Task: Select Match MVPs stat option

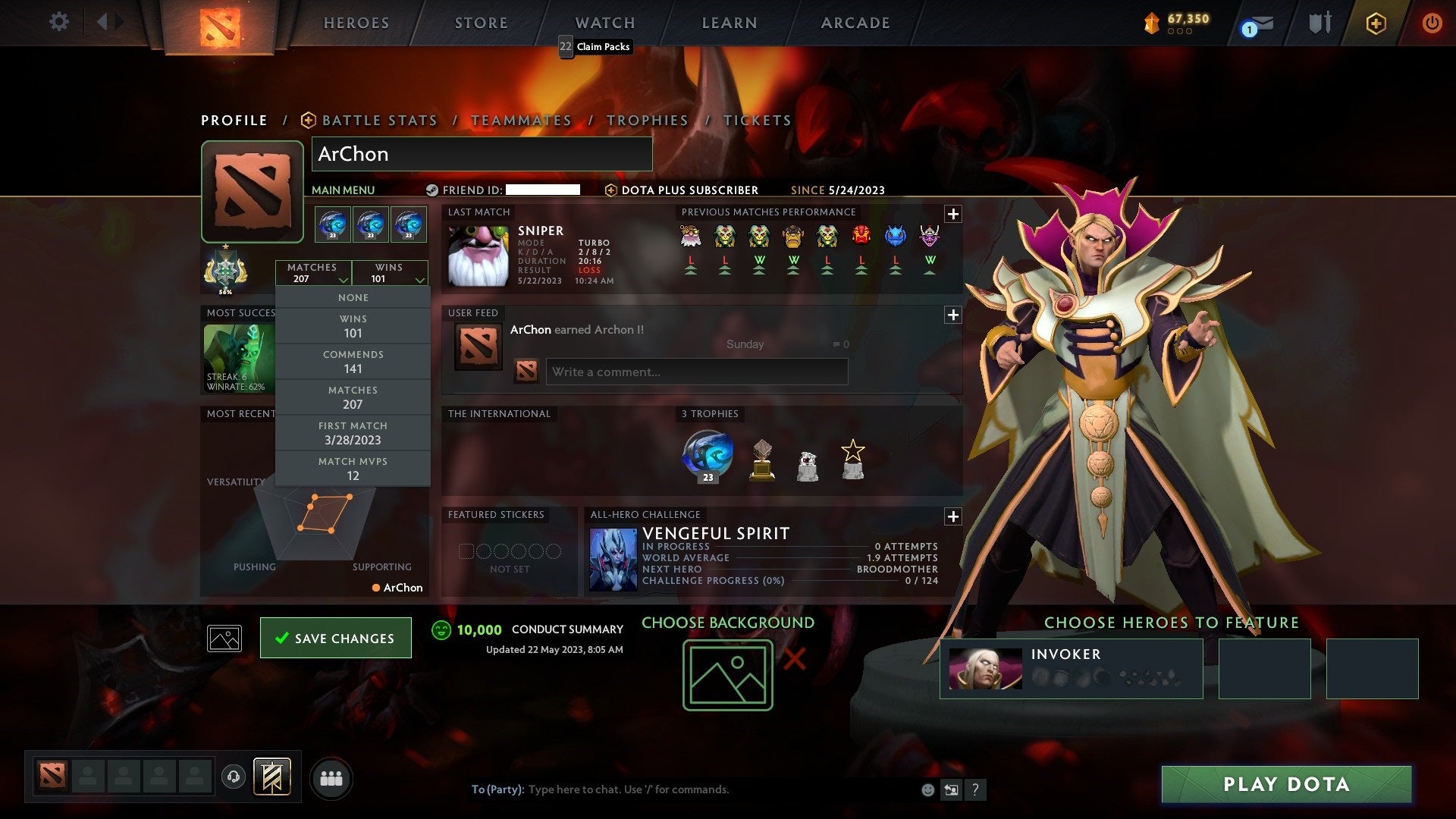Action: tap(353, 469)
